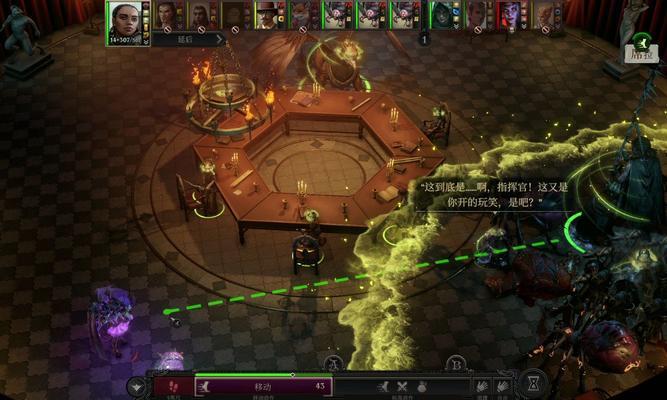The width and height of the screenshot is (667, 400).
Task: End turn with the hourglass button
Action: point(534,383)
